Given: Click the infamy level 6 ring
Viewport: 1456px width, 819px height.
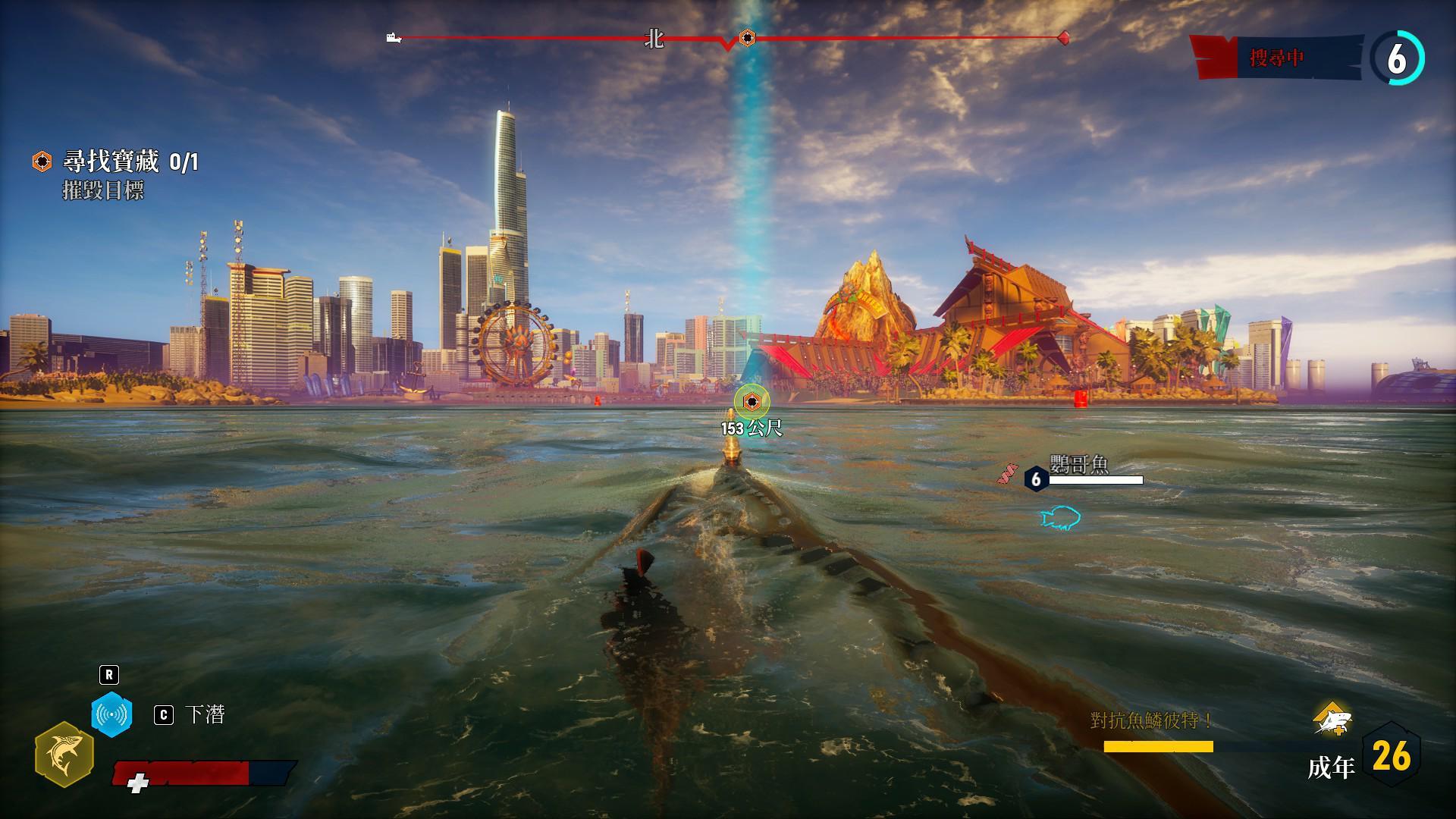Looking at the screenshot, I should [1397, 58].
